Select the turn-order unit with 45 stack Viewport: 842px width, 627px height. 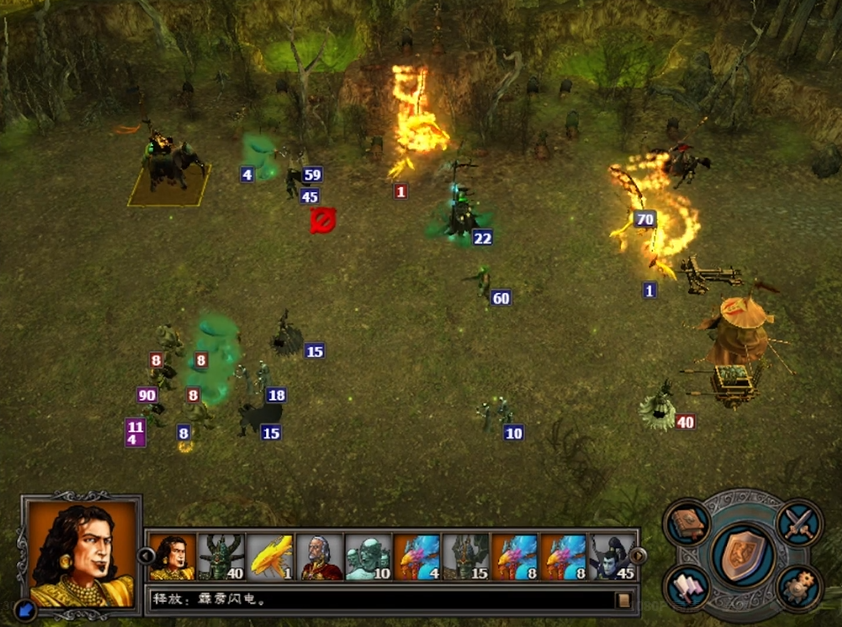[x=613, y=557]
